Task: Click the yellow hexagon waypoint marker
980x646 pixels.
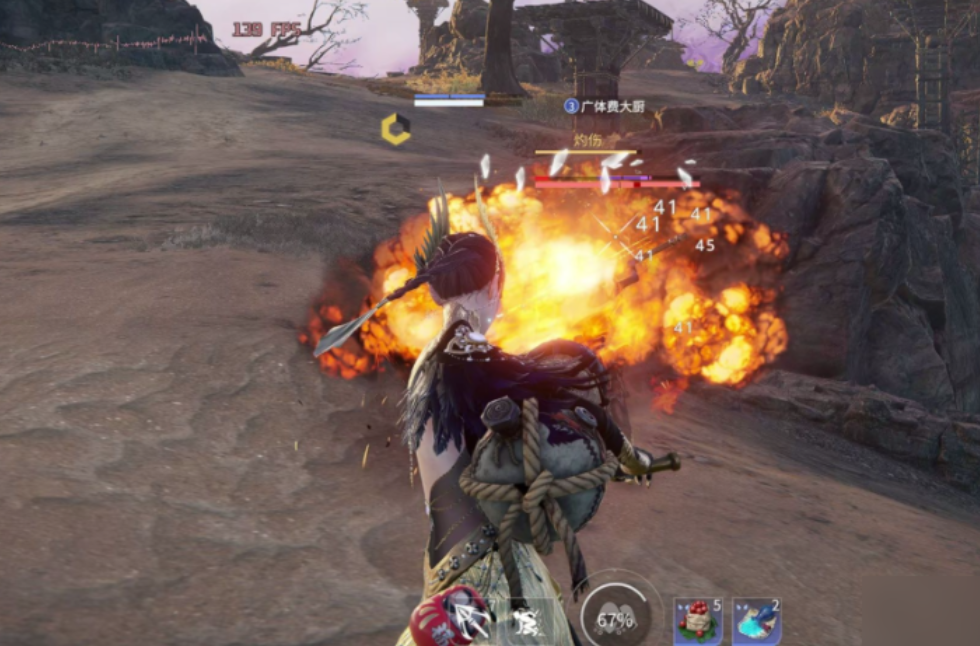Action: [395, 129]
